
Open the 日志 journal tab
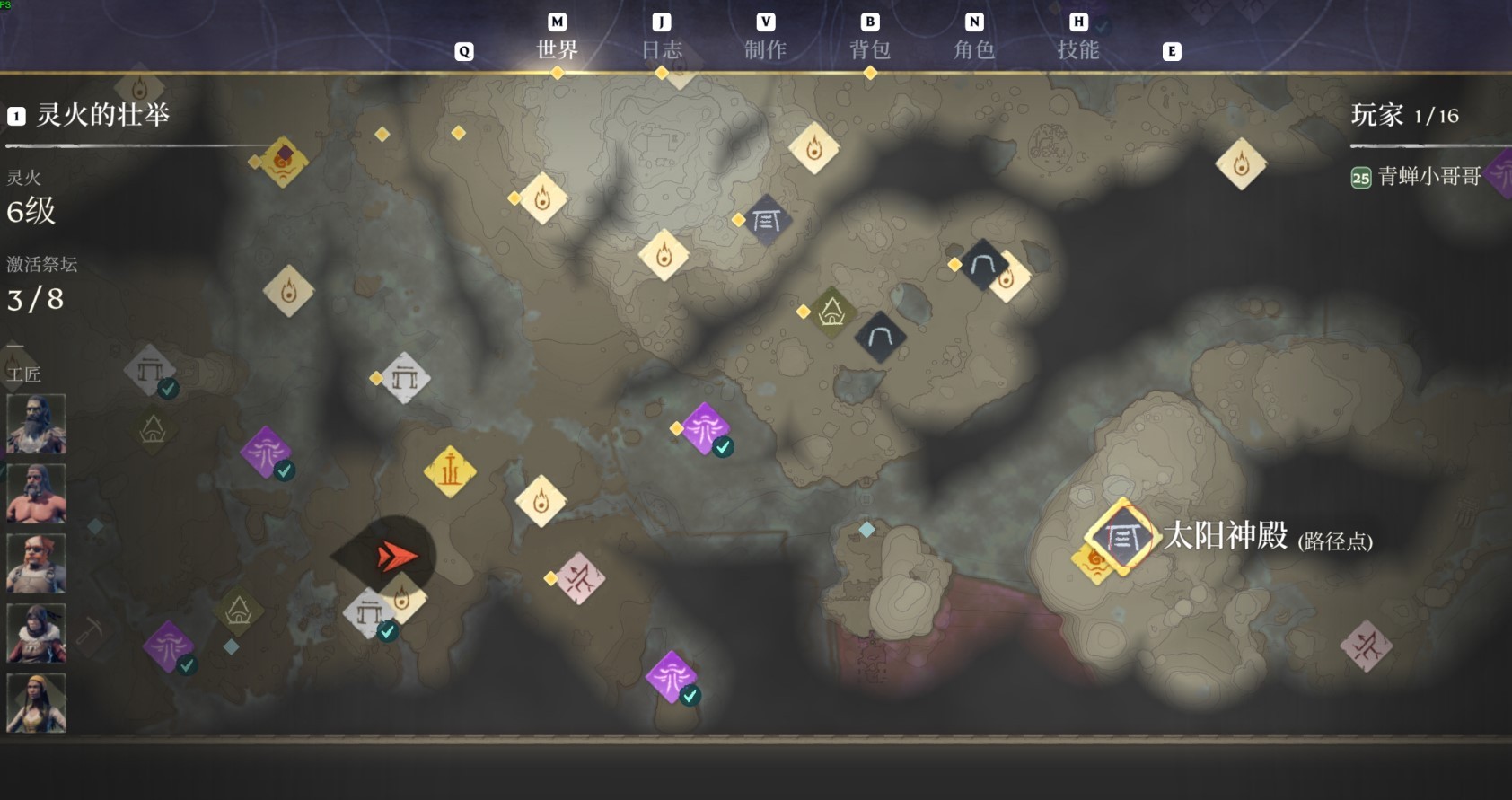pos(662,49)
